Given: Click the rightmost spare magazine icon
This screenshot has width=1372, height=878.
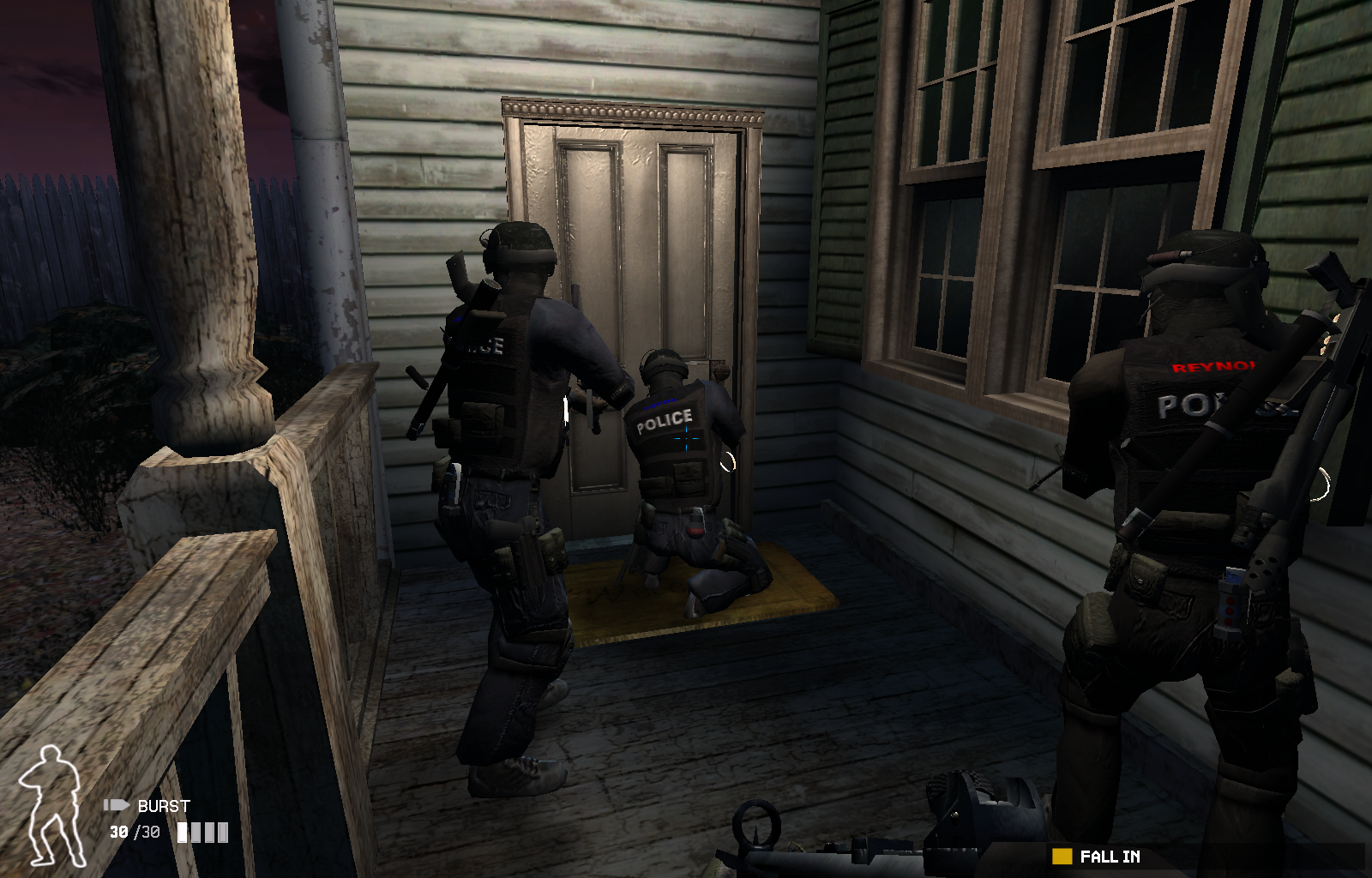Looking at the screenshot, I should [x=221, y=831].
